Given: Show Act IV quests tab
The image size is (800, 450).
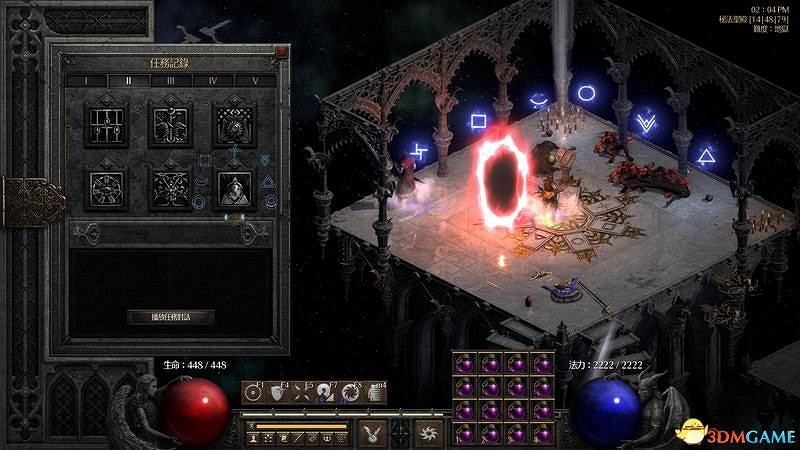Looking at the screenshot, I should point(213,80).
